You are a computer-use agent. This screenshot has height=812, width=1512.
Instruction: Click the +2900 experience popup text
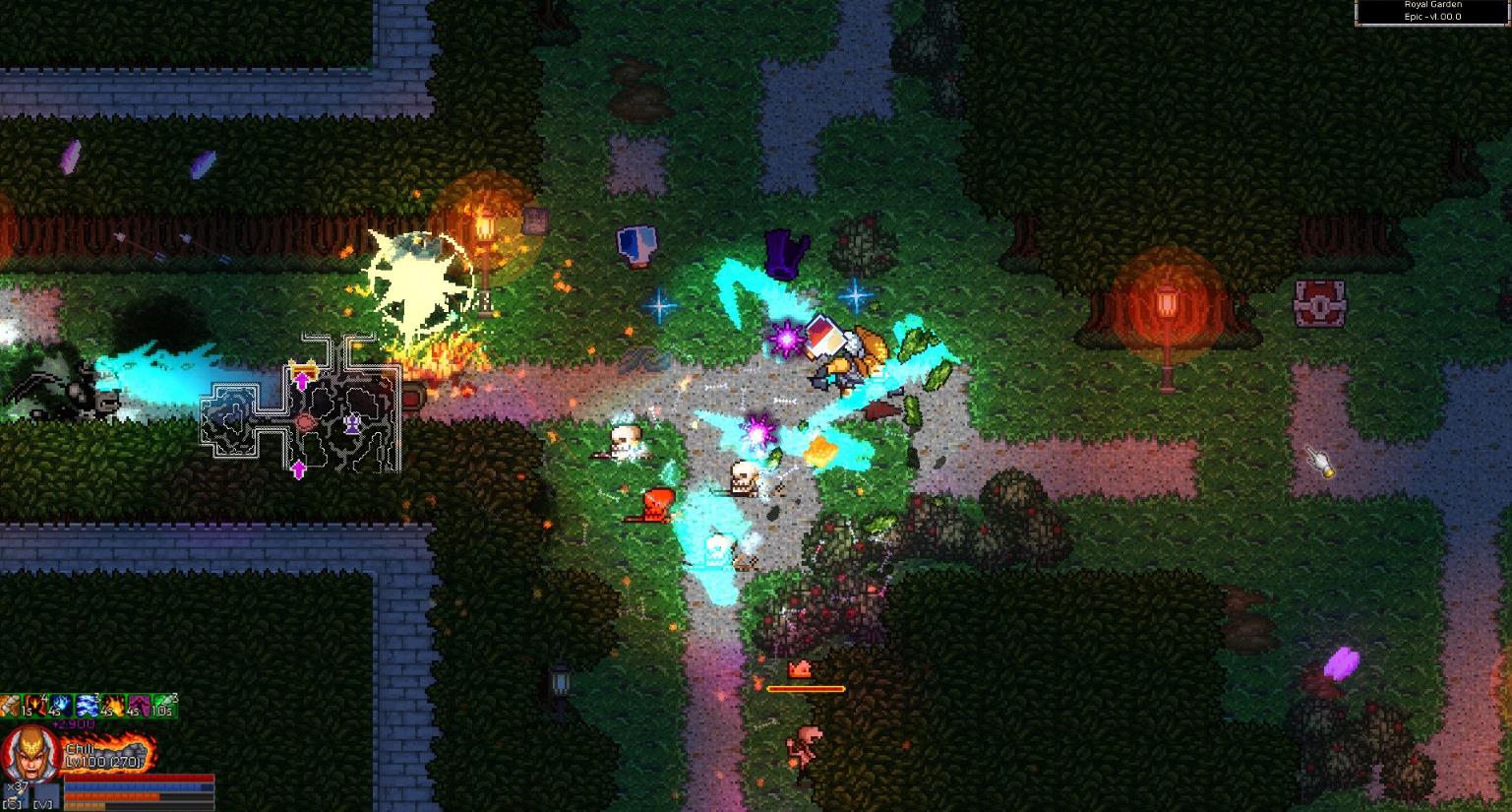(x=73, y=723)
